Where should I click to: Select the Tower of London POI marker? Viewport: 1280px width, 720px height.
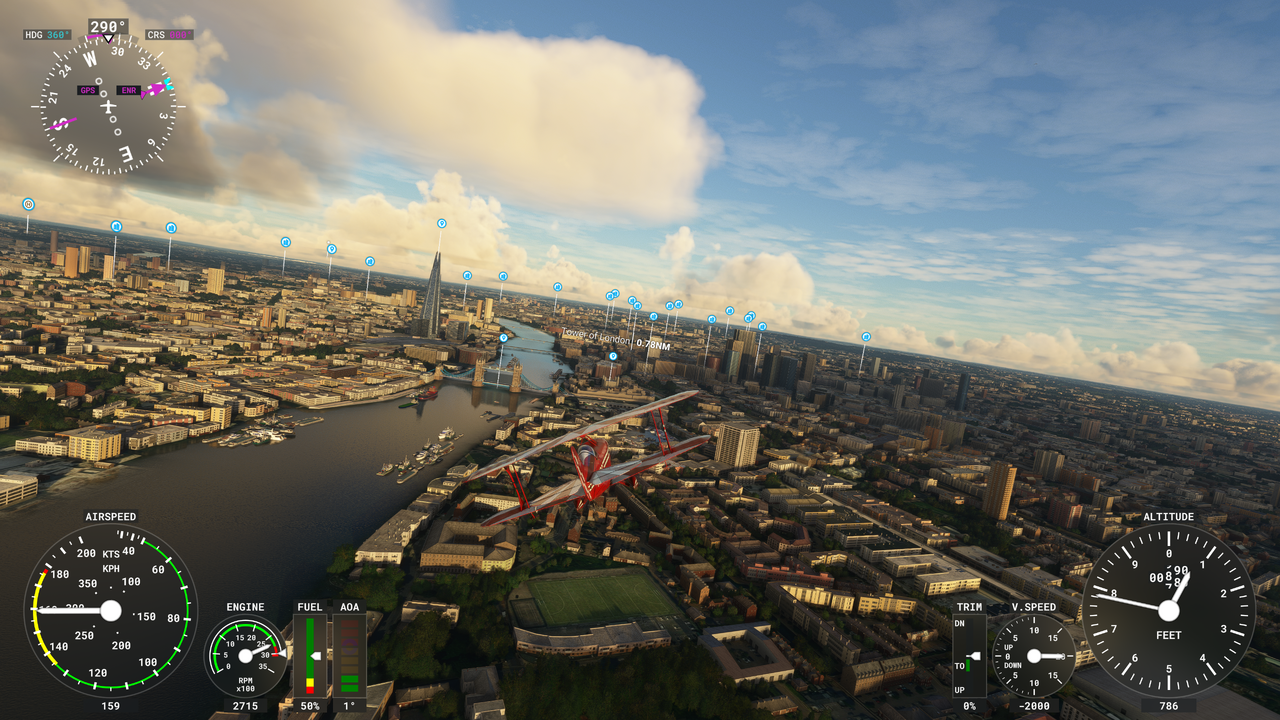point(613,356)
